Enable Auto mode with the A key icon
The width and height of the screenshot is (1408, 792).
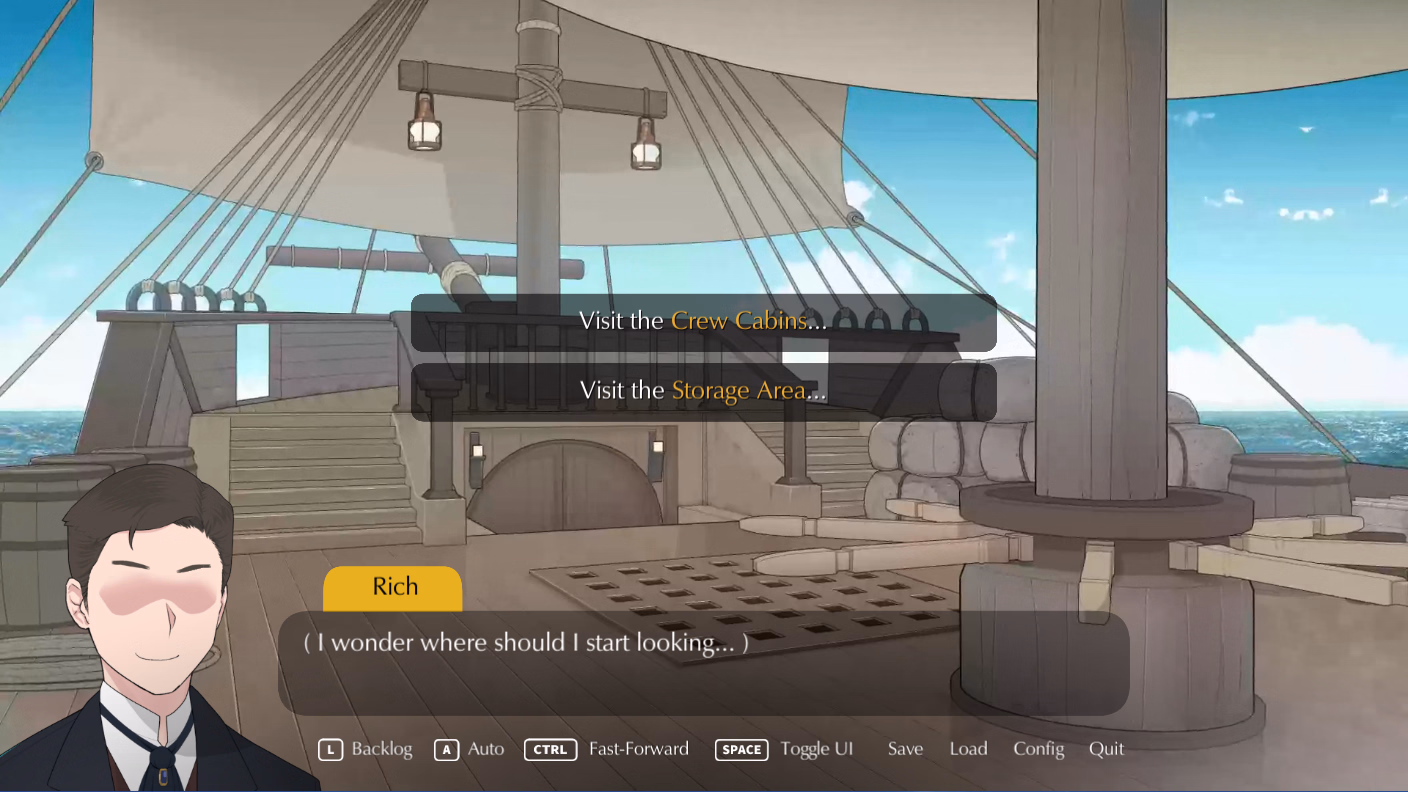point(446,749)
